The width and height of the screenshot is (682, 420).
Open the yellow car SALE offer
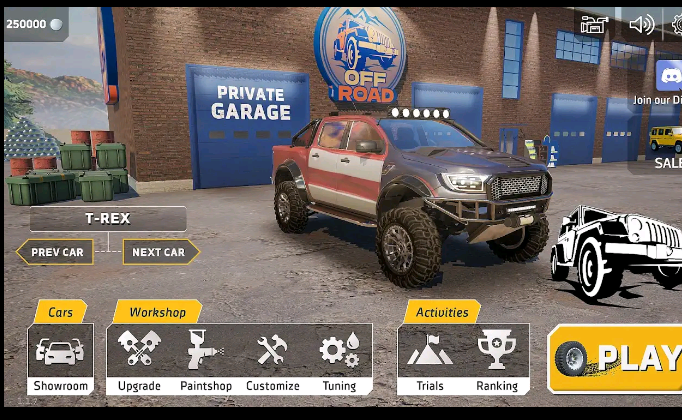[664, 145]
